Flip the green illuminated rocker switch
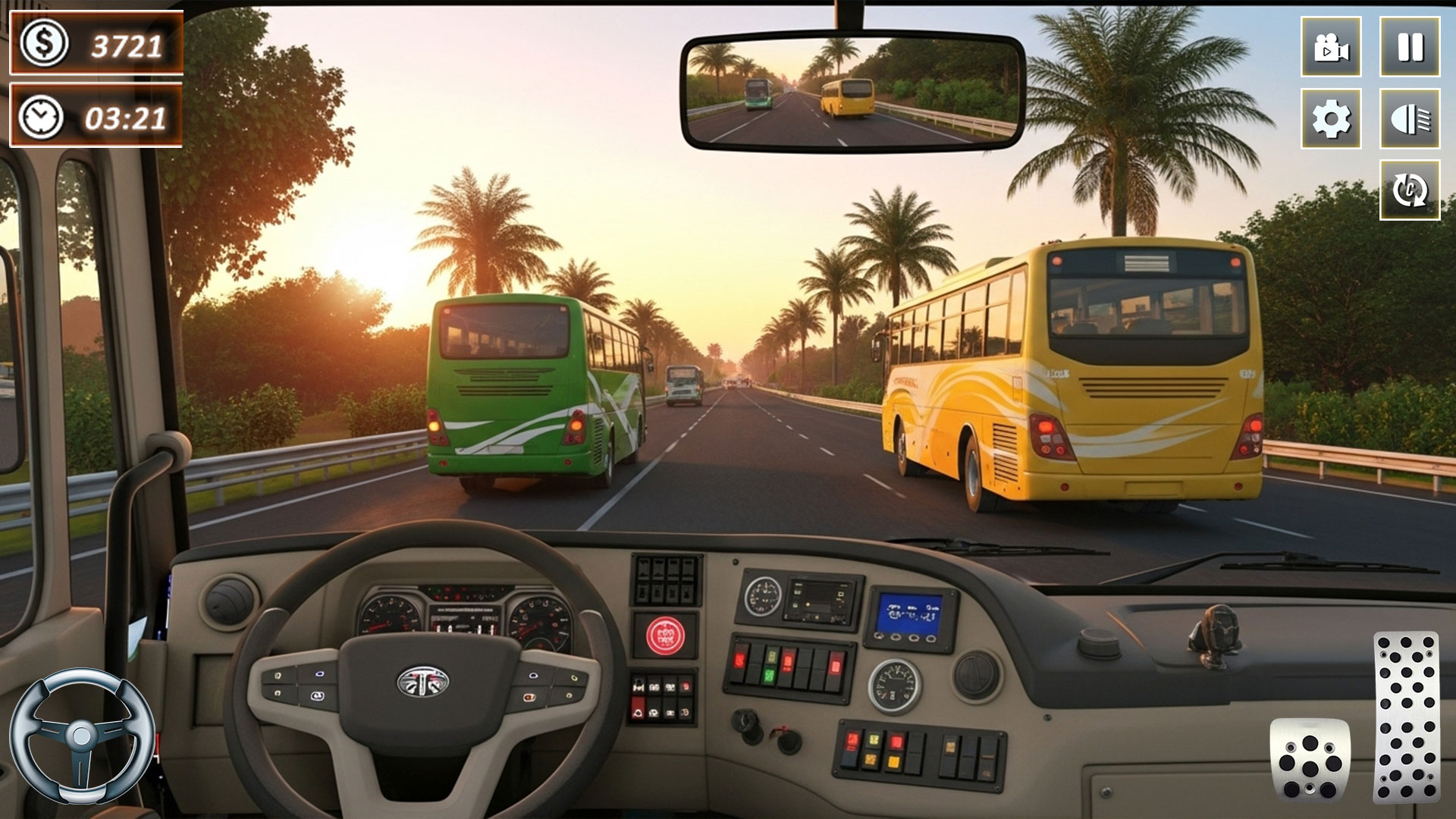1456x819 pixels. [769, 675]
